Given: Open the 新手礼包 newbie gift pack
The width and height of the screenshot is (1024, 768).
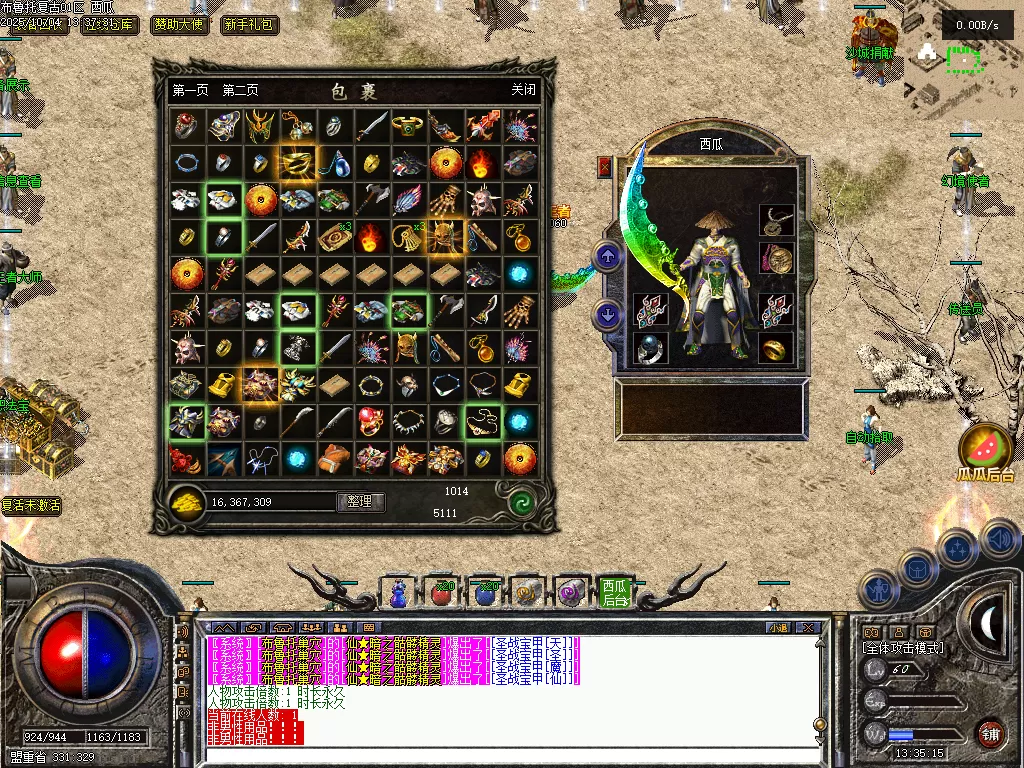Looking at the screenshot, I should click(x=248, y=25).
